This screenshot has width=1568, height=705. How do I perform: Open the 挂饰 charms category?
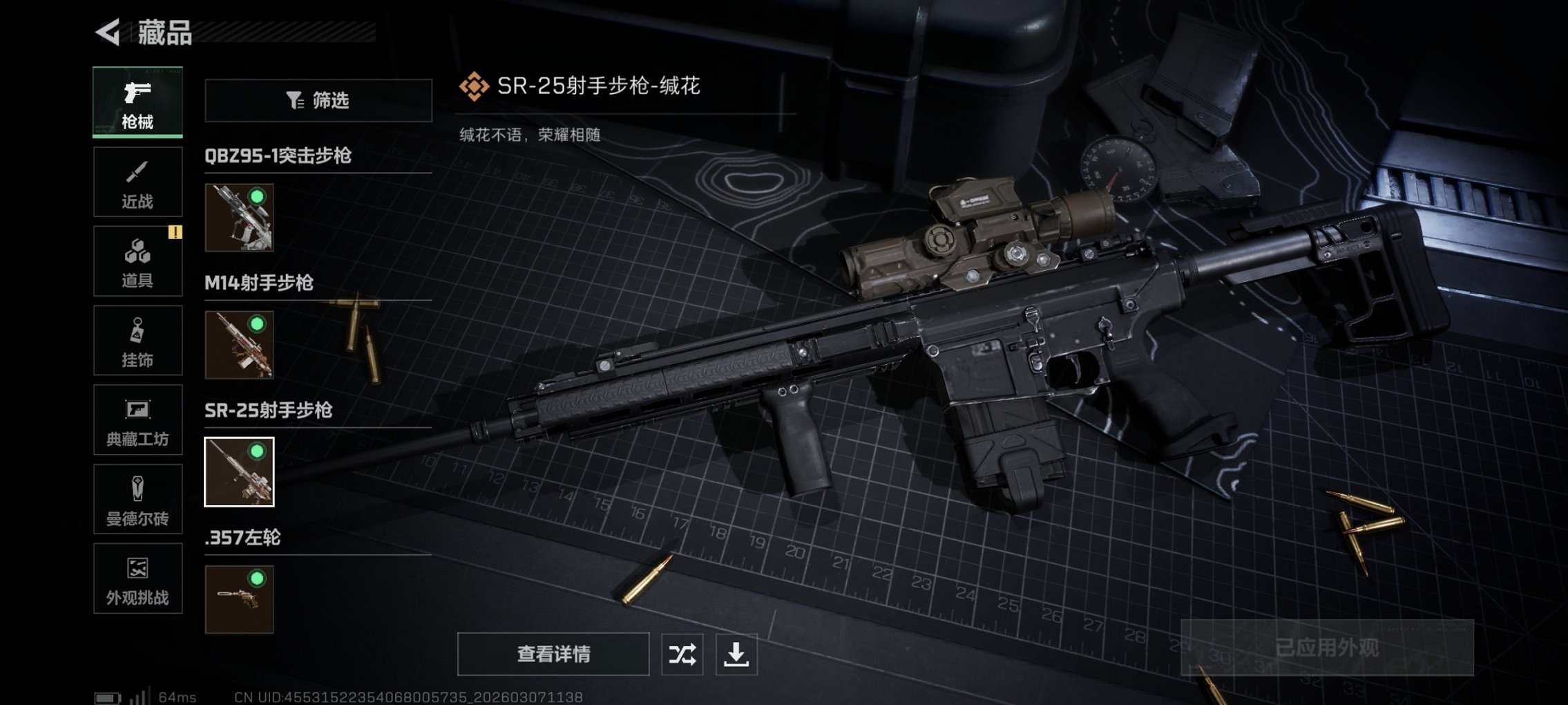(137, 340)
